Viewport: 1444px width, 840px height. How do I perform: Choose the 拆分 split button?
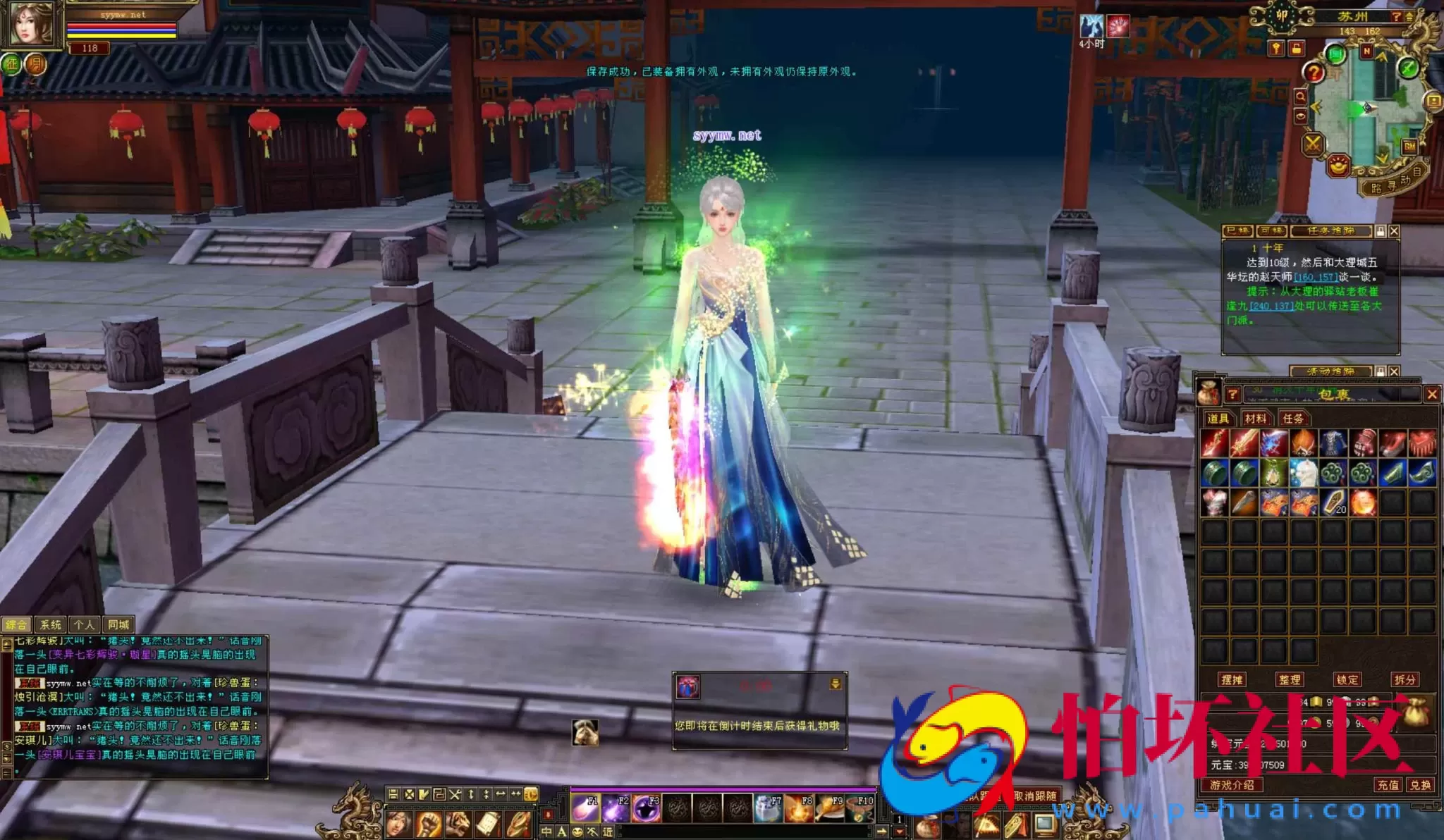point(1405,680)
